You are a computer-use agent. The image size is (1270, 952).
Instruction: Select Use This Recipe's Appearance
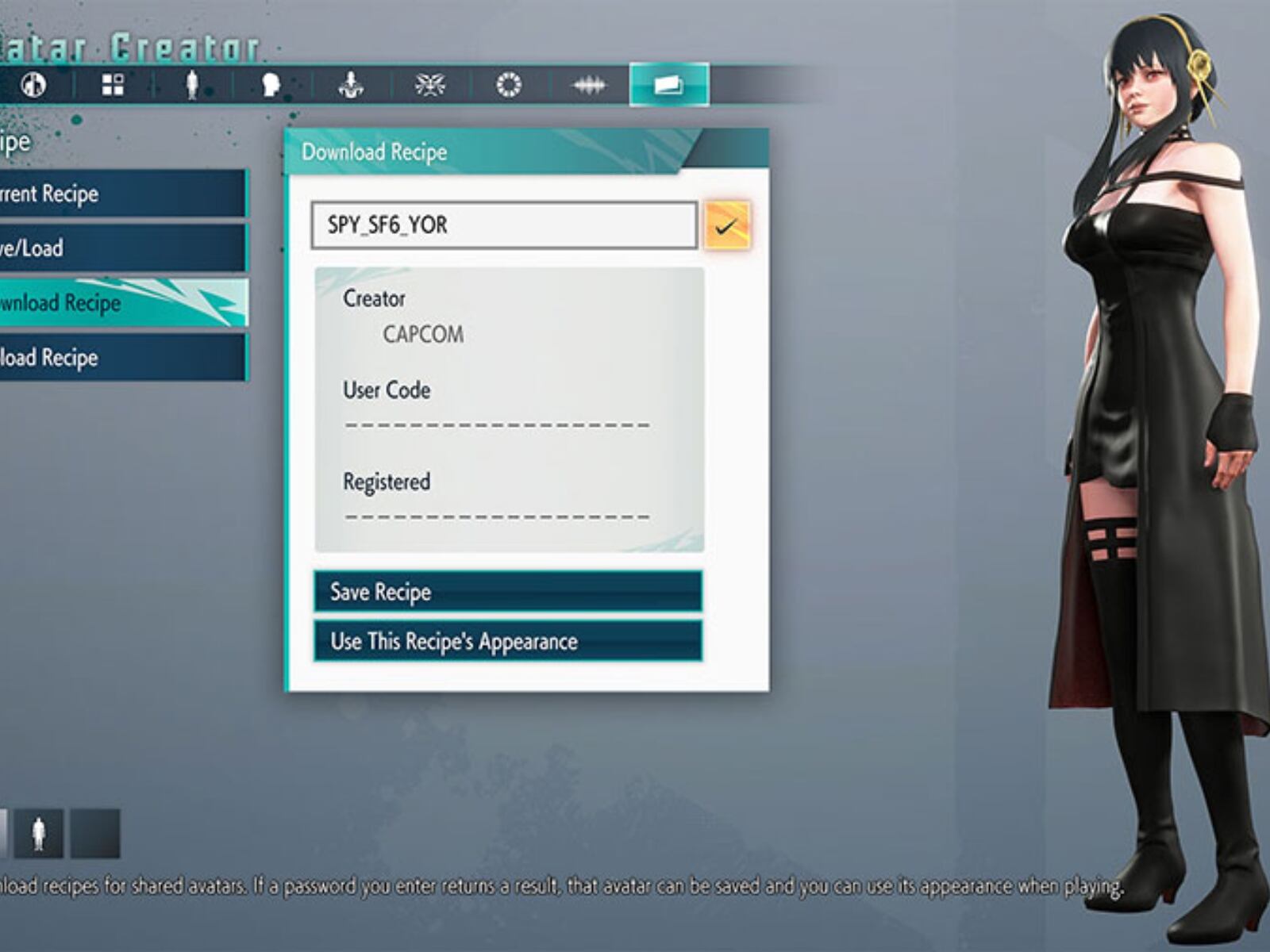point(508,642)
